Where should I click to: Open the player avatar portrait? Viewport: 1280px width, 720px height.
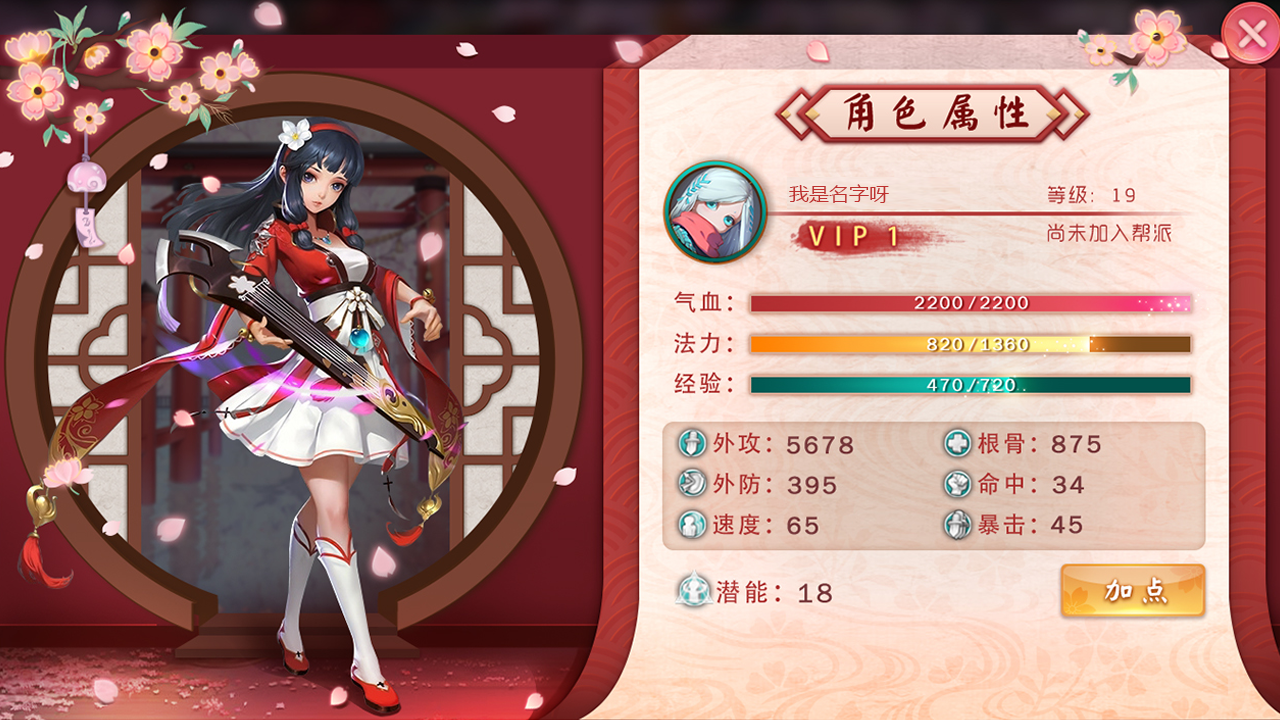click(x=715, y=212)
